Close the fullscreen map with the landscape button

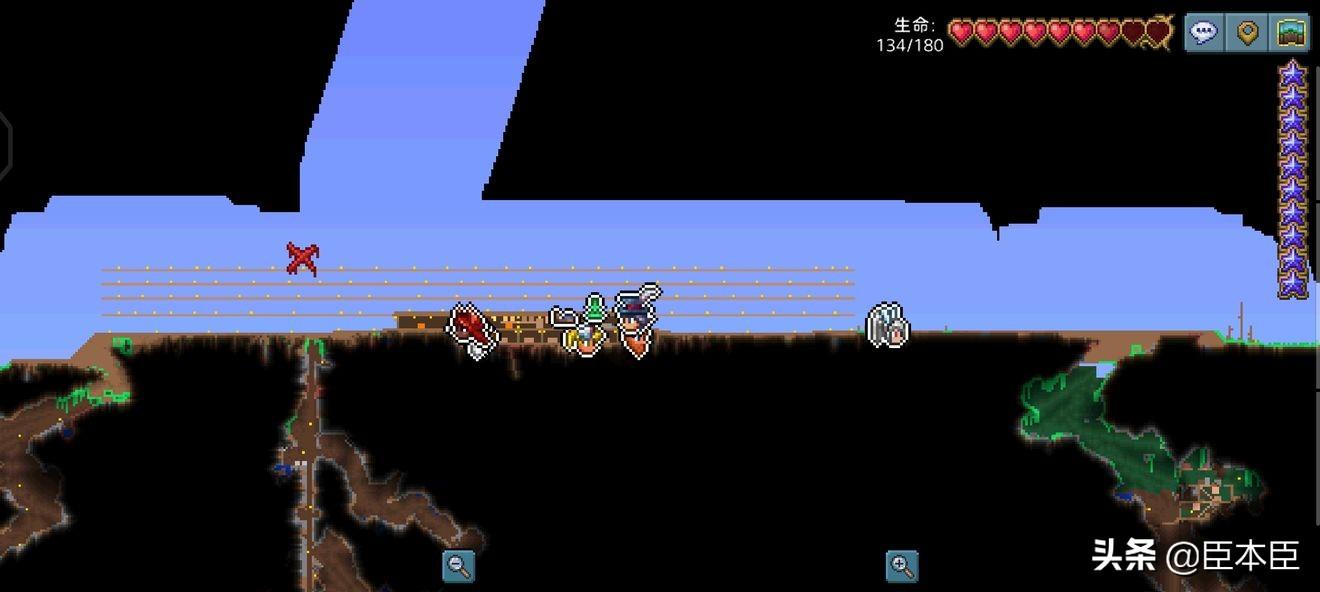click(x=1290, y=33)
